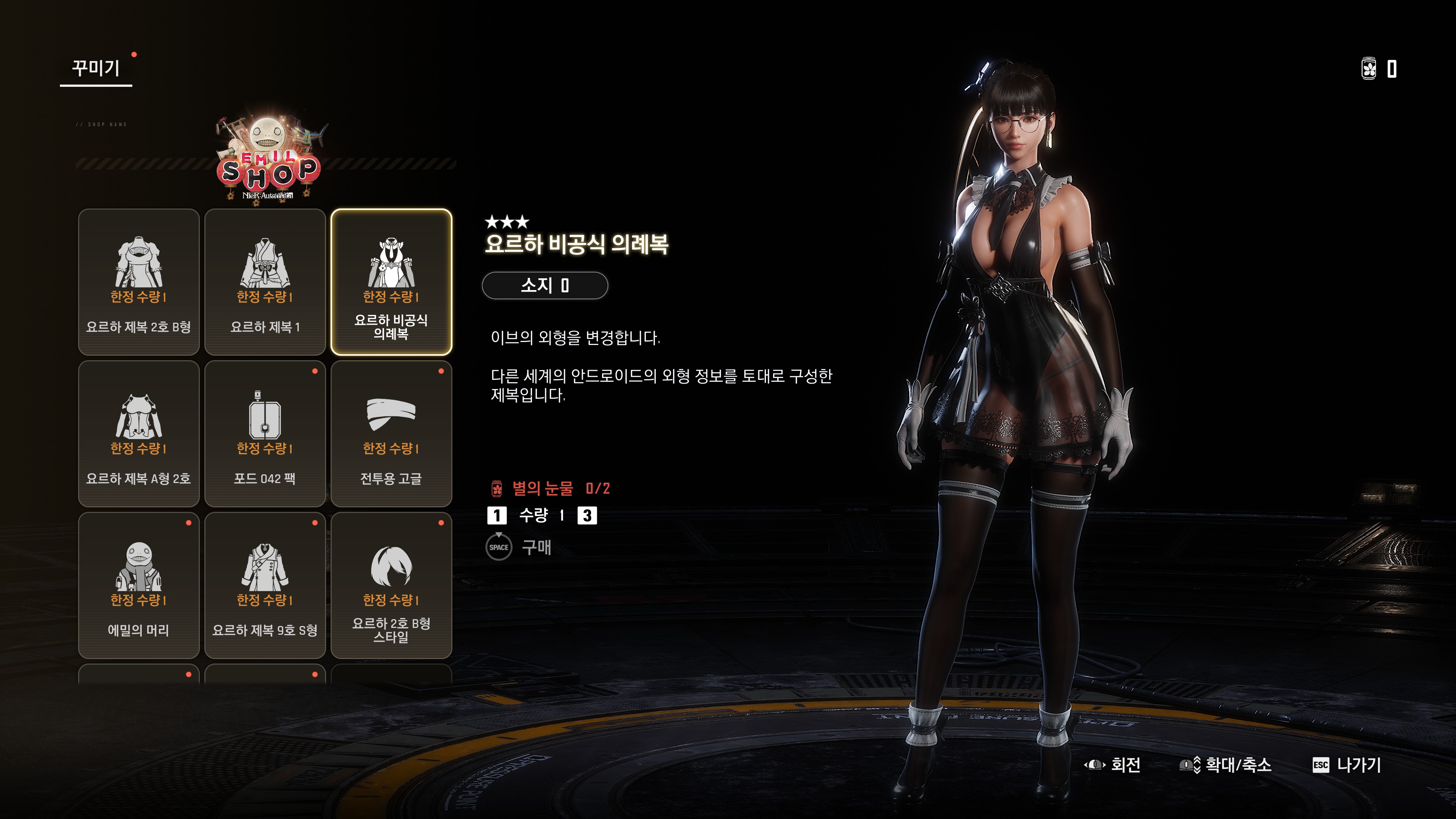Select the 에밀의 머리 item tile

pos(138,585)
